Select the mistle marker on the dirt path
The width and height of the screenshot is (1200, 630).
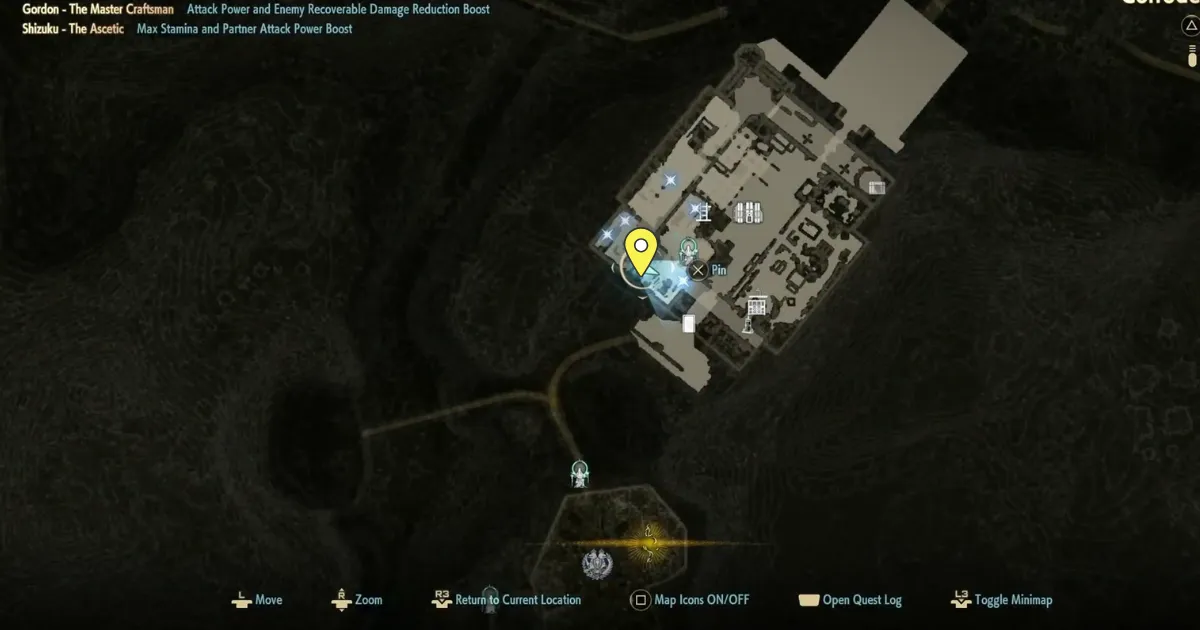[x=579, y=472]
